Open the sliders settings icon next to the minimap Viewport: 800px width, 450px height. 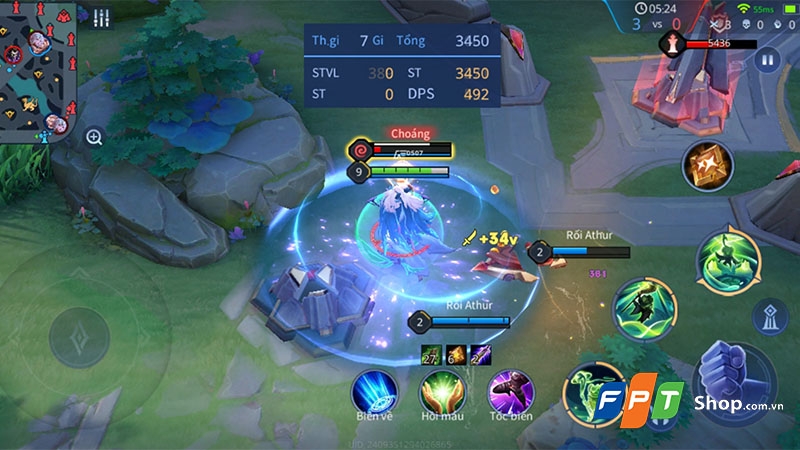tap(101, 18)
